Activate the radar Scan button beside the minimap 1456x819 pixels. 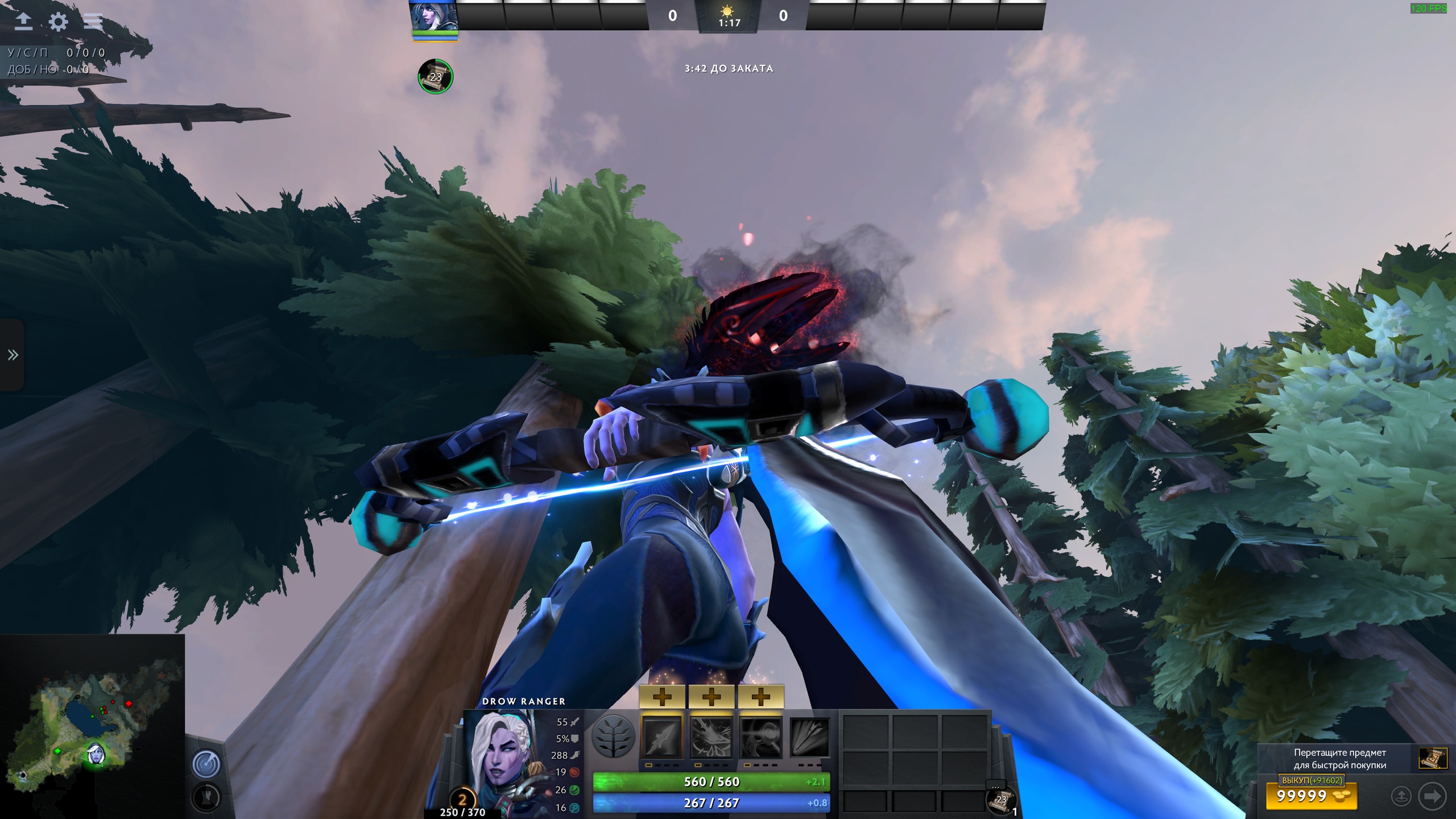[205, 763]
